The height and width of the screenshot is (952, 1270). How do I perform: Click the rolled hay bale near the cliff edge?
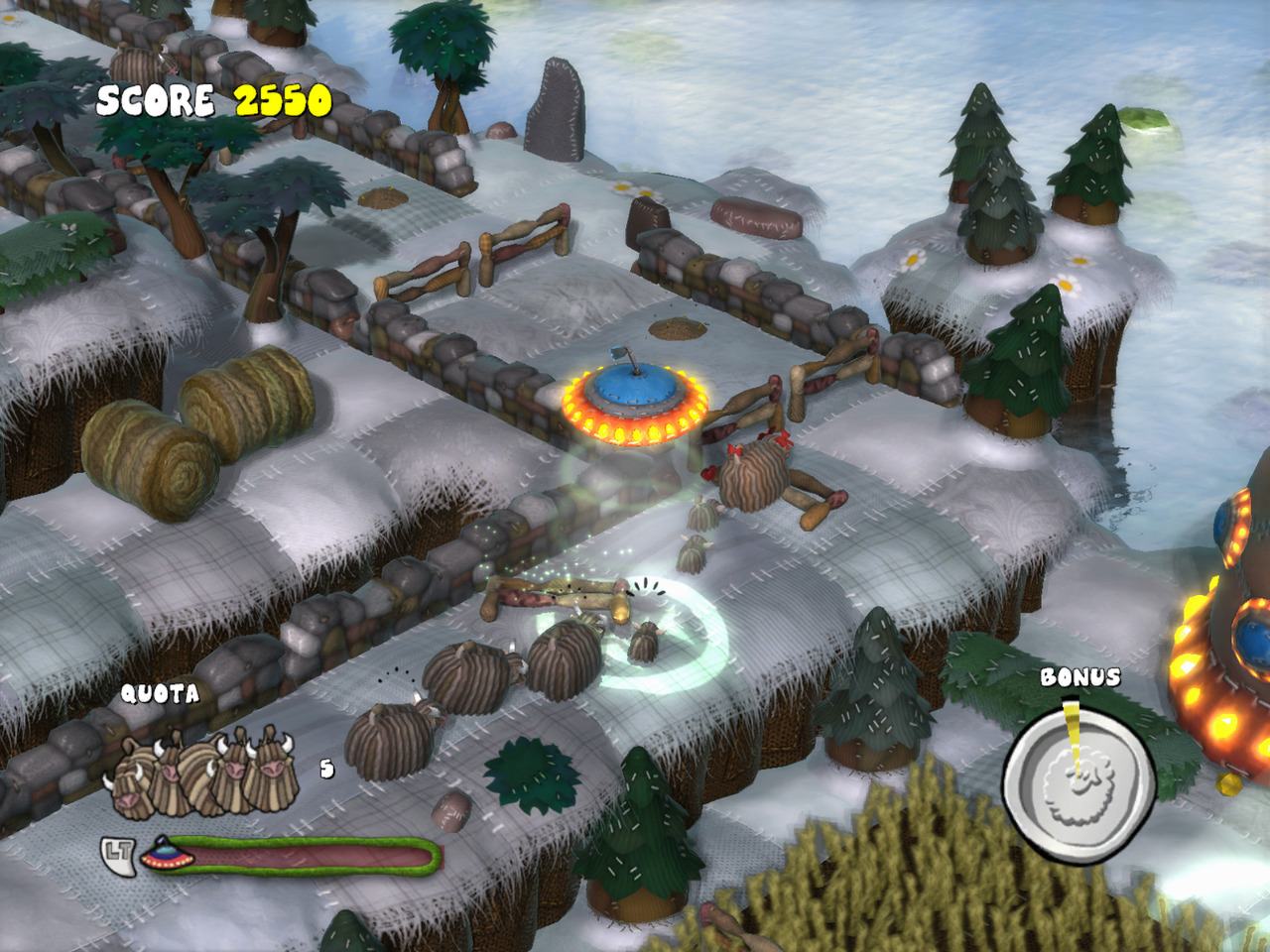[x=144, y=456]
